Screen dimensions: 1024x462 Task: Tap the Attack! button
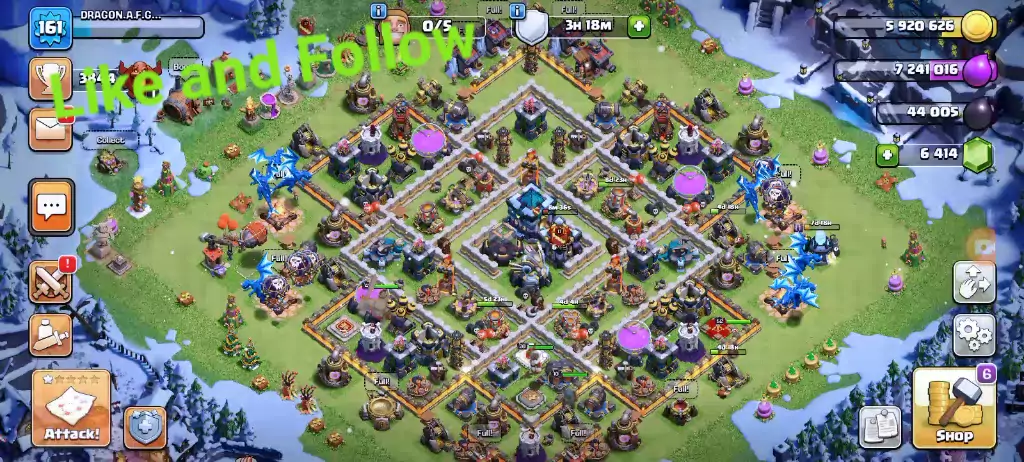tap(71, 407)
